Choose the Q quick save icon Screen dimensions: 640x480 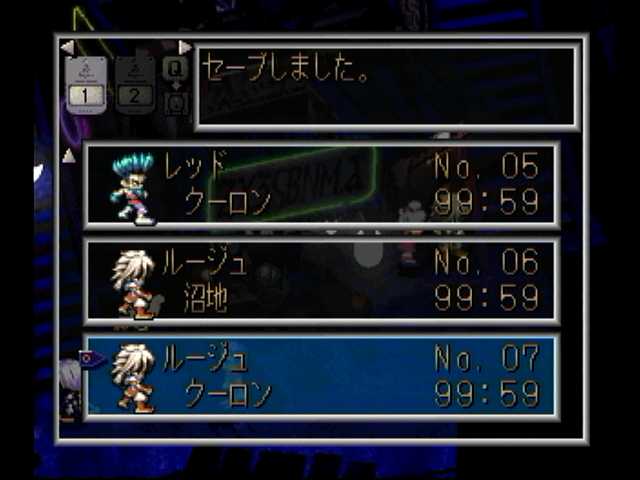click(175, 69)
